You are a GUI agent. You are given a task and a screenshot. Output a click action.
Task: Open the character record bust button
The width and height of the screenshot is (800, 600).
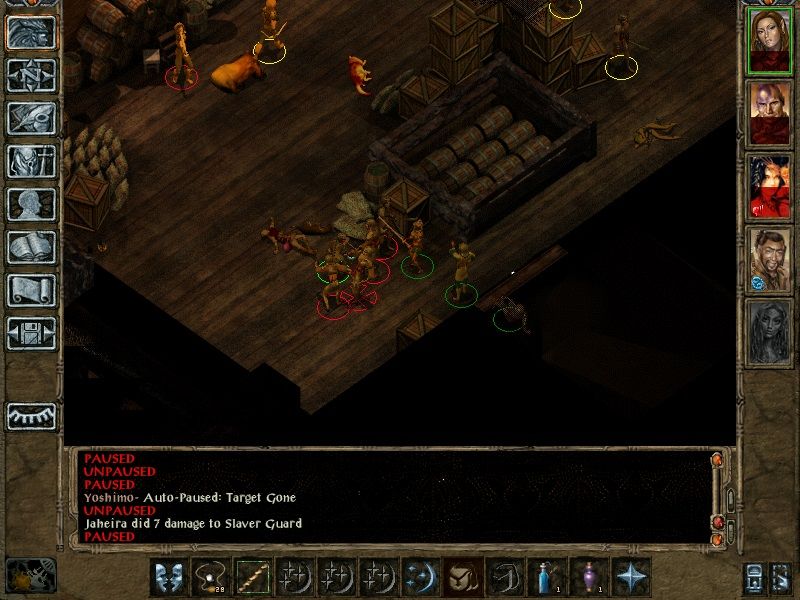click(31, 204)
